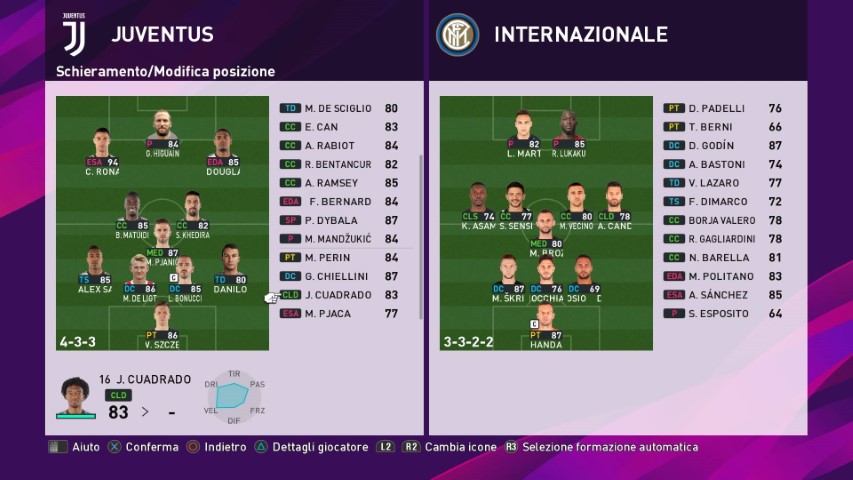Viewport: 853px width, 480px height.
Task: Select M. Pjanic midfielder on pitch
Action: [162, 240]
